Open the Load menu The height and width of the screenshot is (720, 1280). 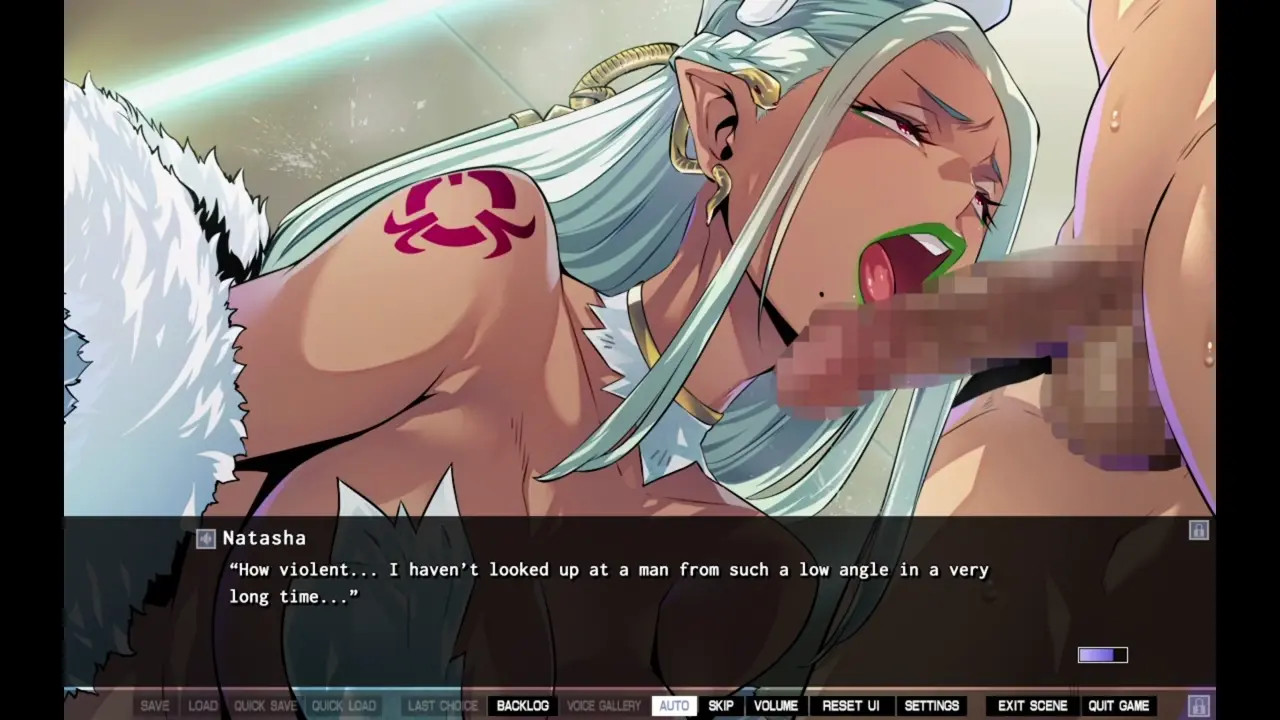coord(203,706)
